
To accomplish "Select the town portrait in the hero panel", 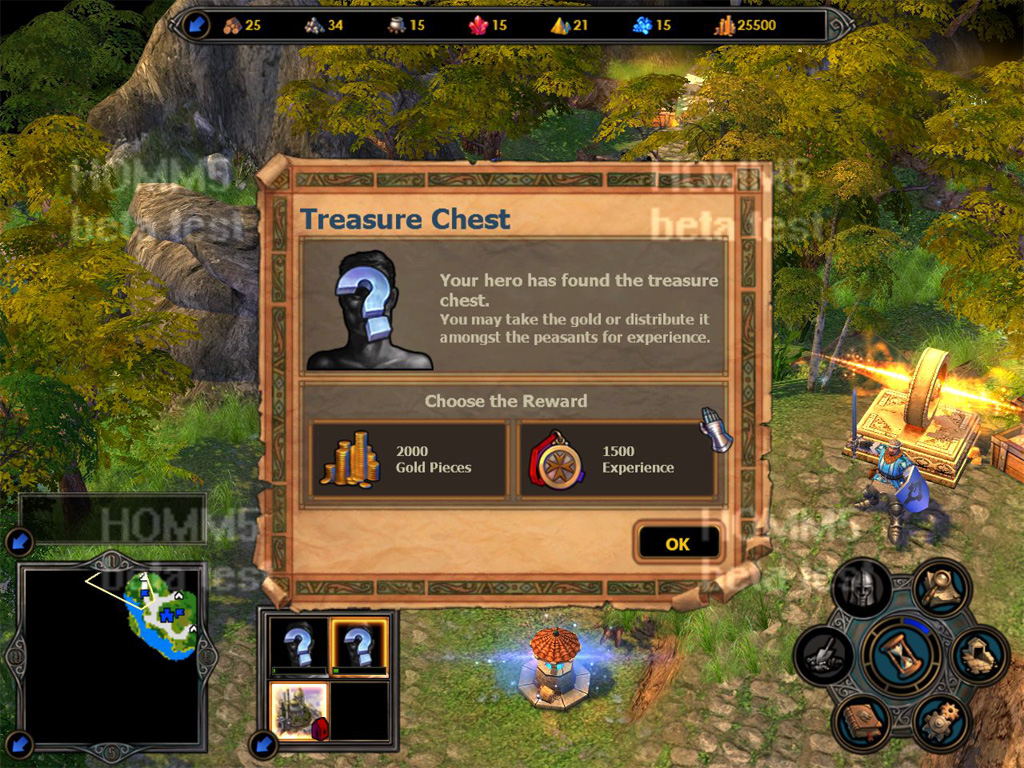I will 300,709.
